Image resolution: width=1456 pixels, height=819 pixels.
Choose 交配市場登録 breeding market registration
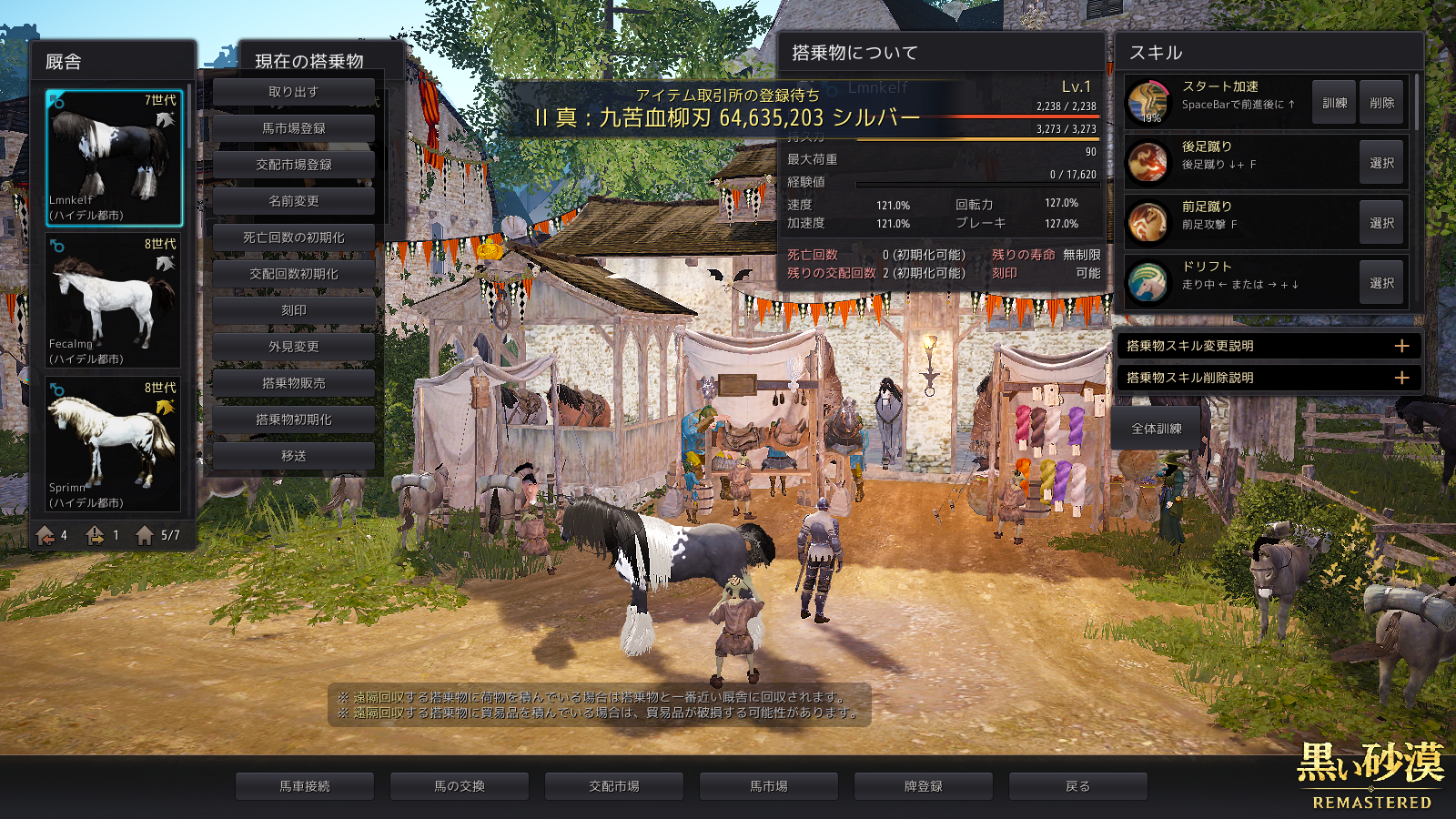[293, 165]
